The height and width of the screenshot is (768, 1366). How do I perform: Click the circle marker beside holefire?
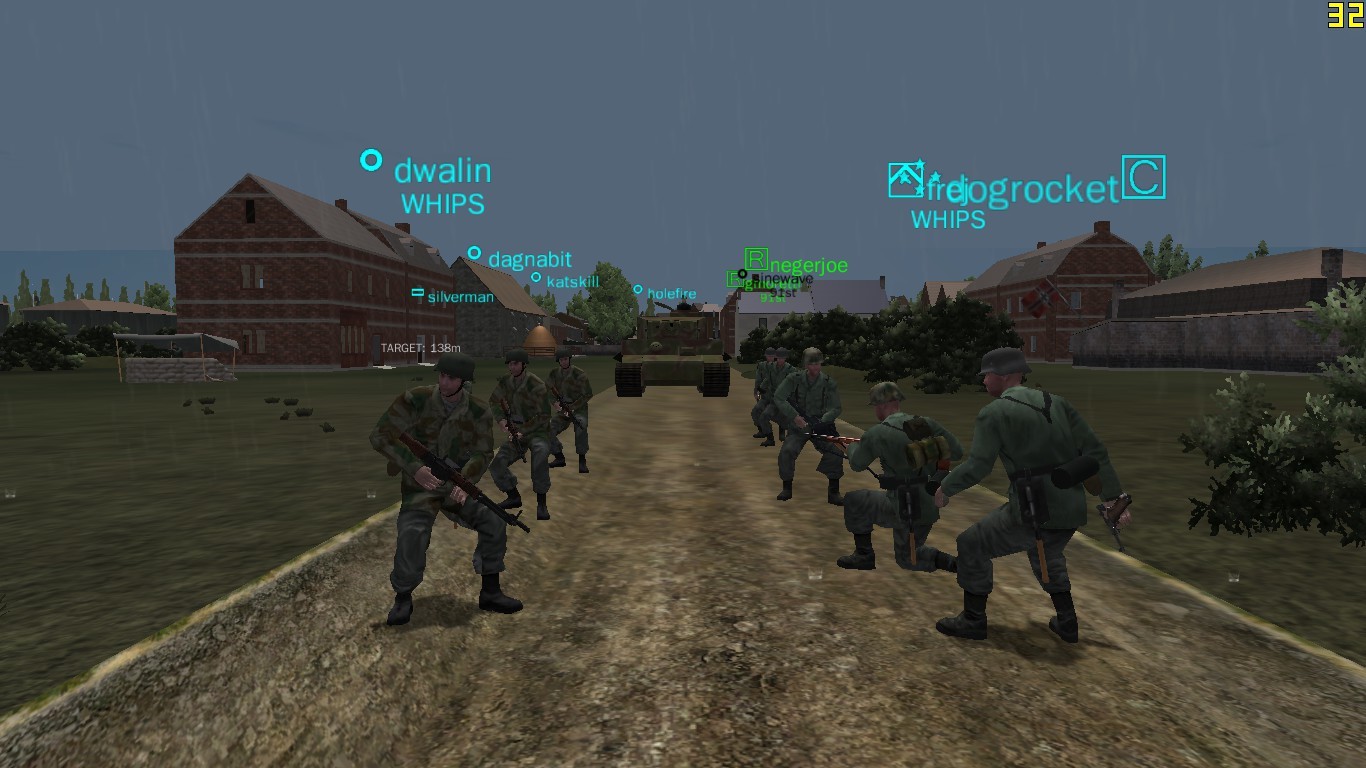click(637, 291)
